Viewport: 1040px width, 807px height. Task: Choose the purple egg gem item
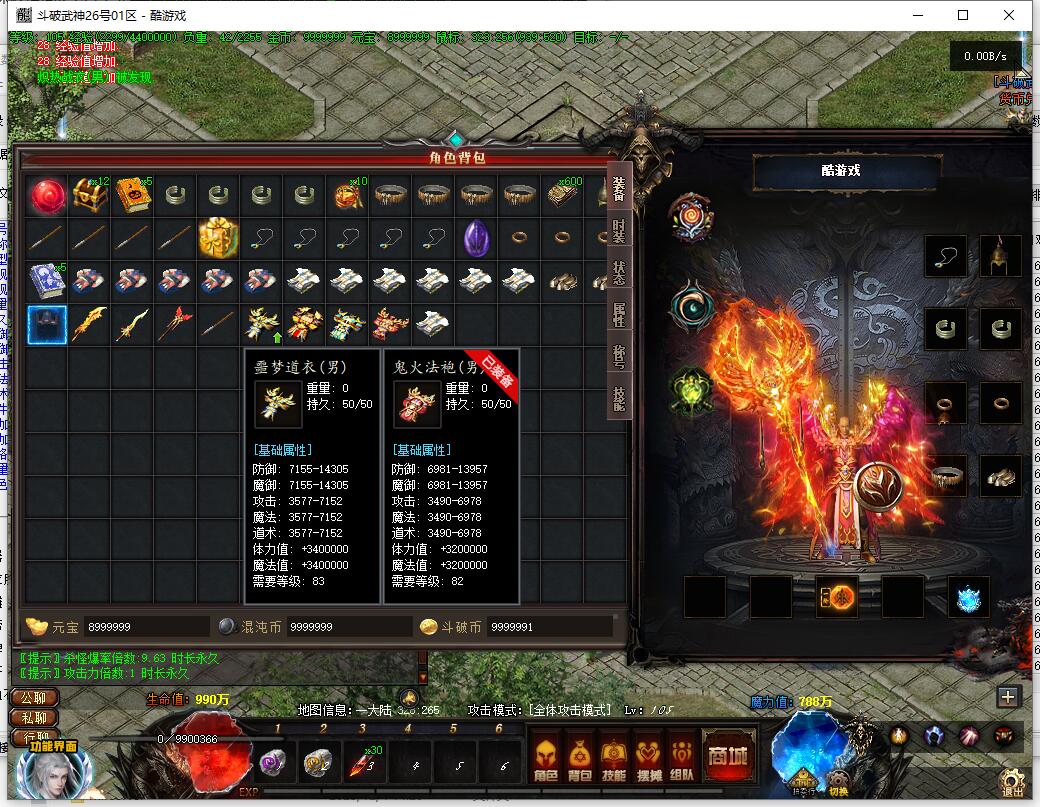pyautogui.click(x=475, y=238)
